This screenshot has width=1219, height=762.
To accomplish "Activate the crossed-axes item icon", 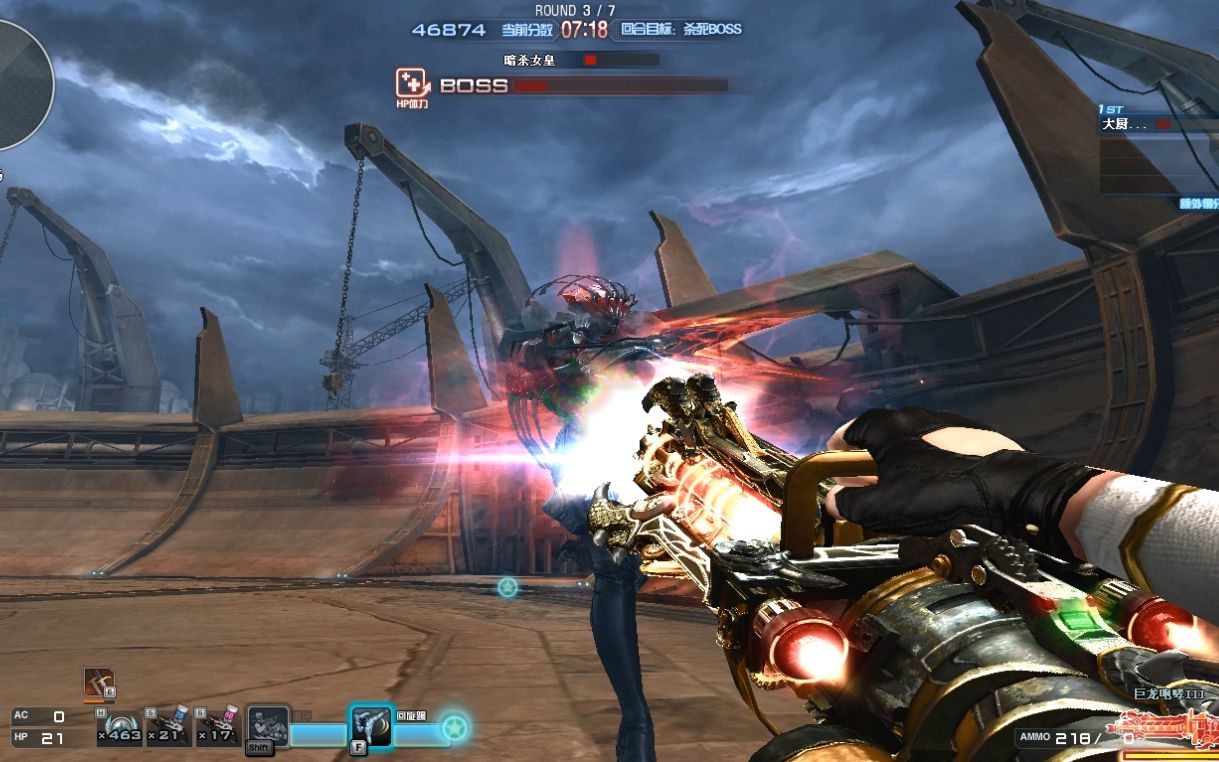I will (x=99, y=683).
